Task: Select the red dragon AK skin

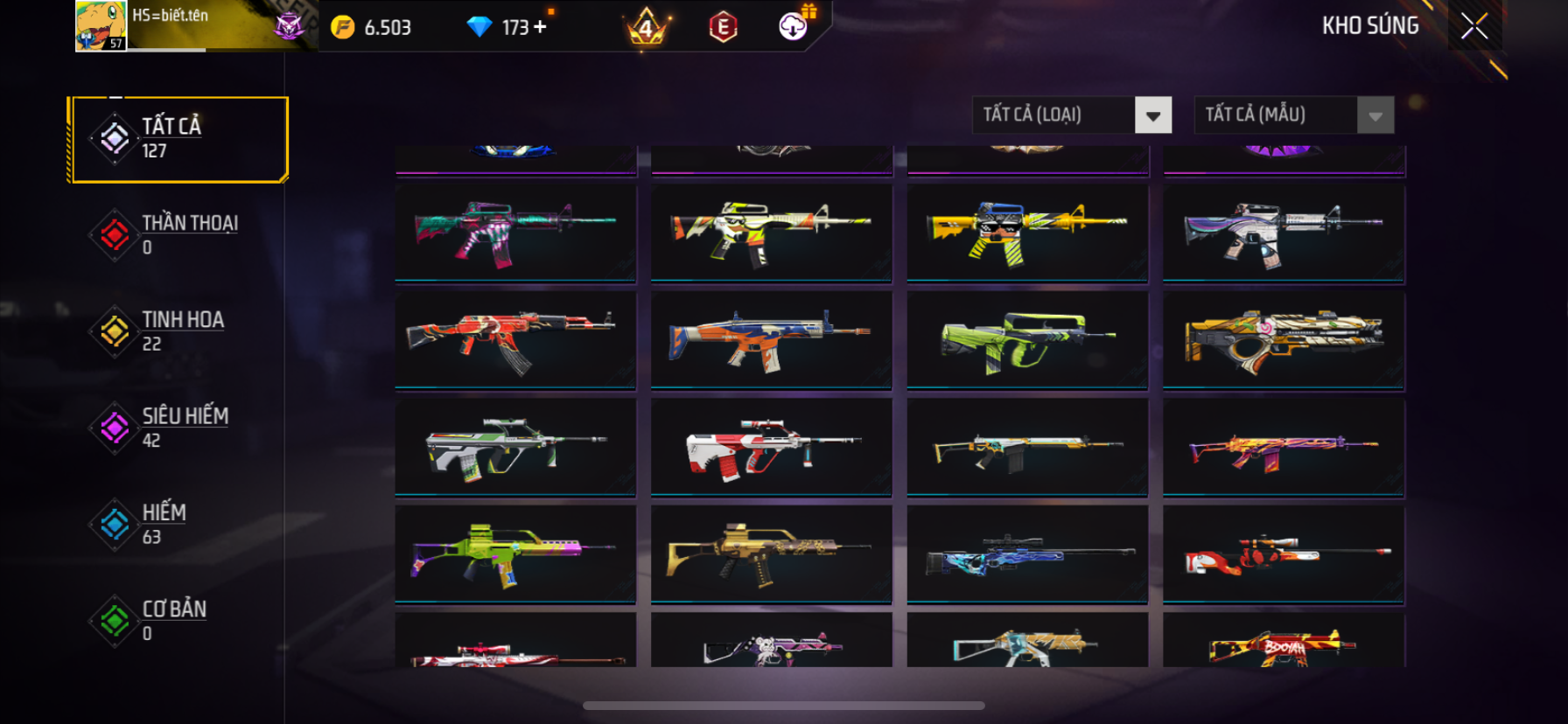Action: pos(515,339)
